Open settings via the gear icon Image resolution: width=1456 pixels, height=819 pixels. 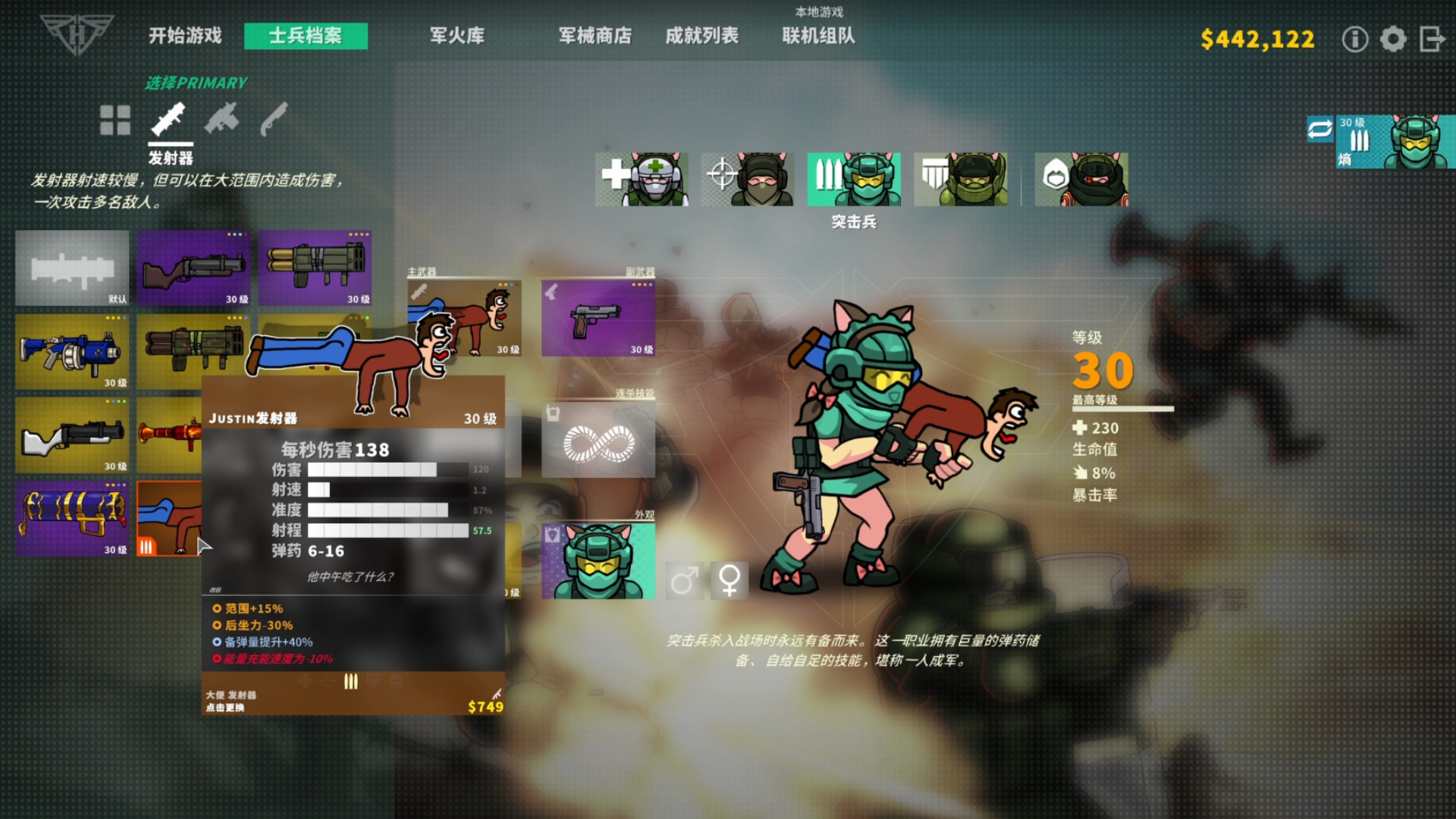click(1393, 39)
